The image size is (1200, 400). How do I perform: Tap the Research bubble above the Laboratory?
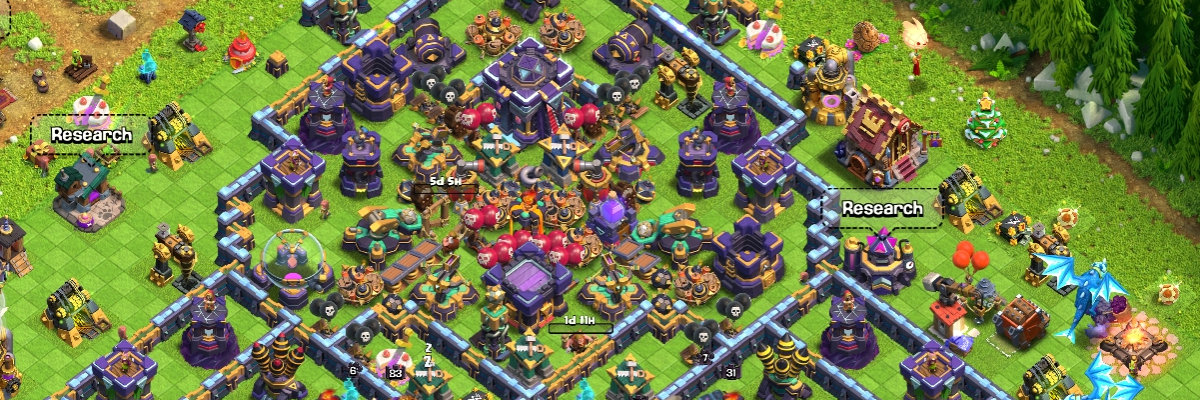coord(881,209)
